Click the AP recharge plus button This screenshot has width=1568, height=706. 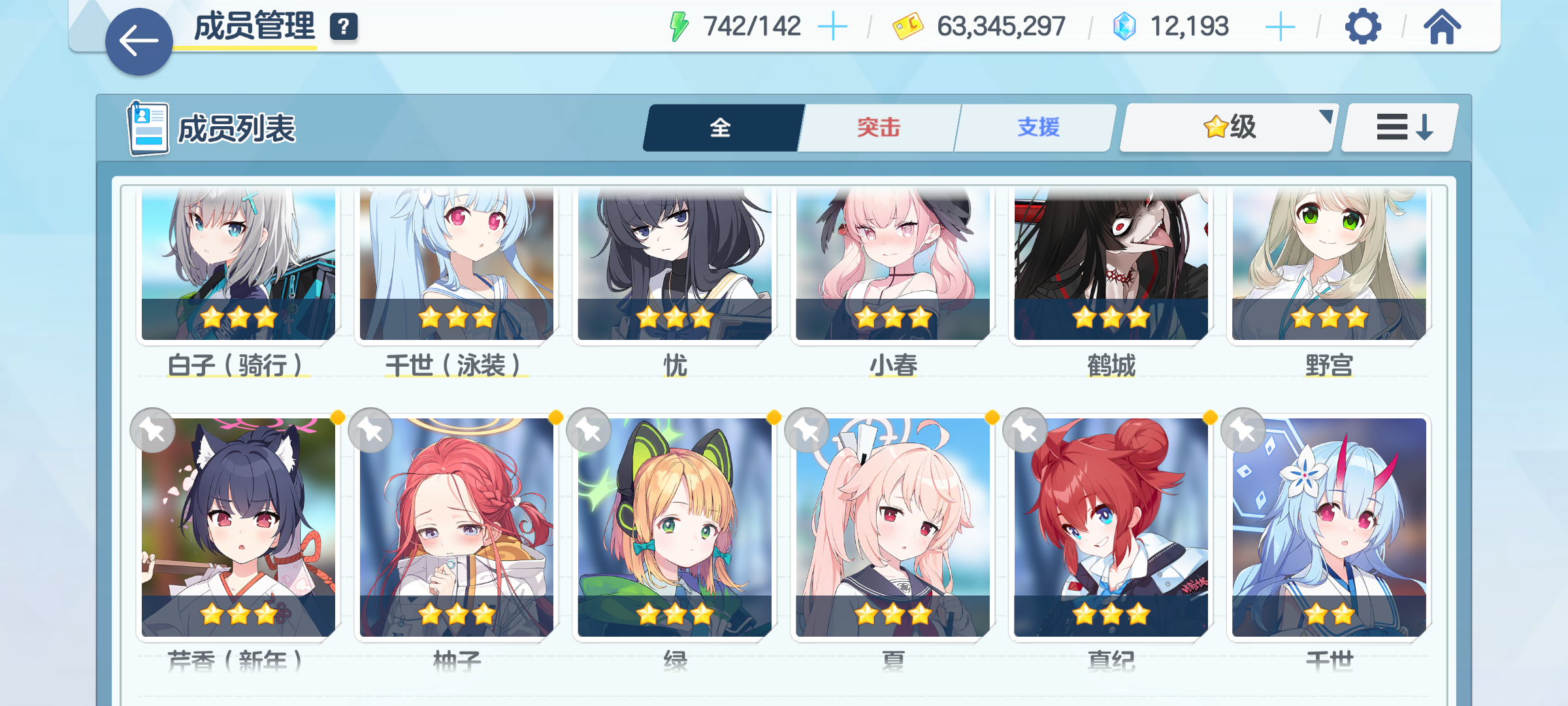click(834, 26)
